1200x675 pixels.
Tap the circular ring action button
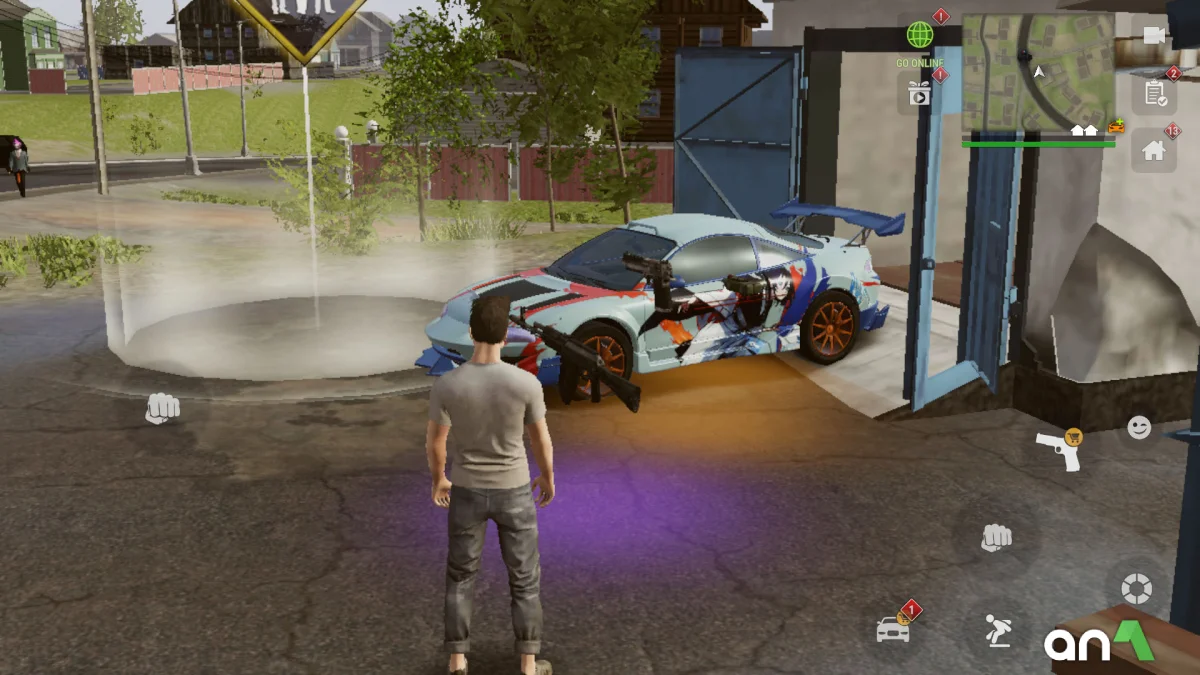[1137, 588]
